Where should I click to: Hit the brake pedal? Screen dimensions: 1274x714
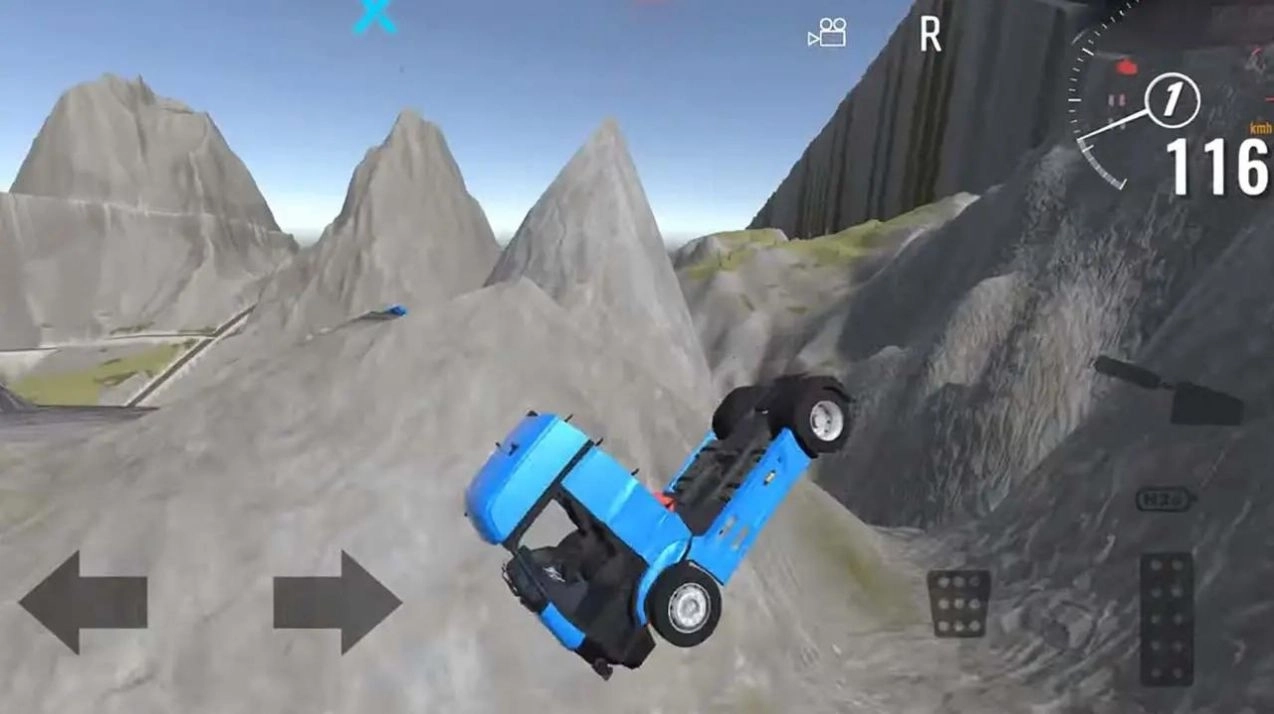958,603
